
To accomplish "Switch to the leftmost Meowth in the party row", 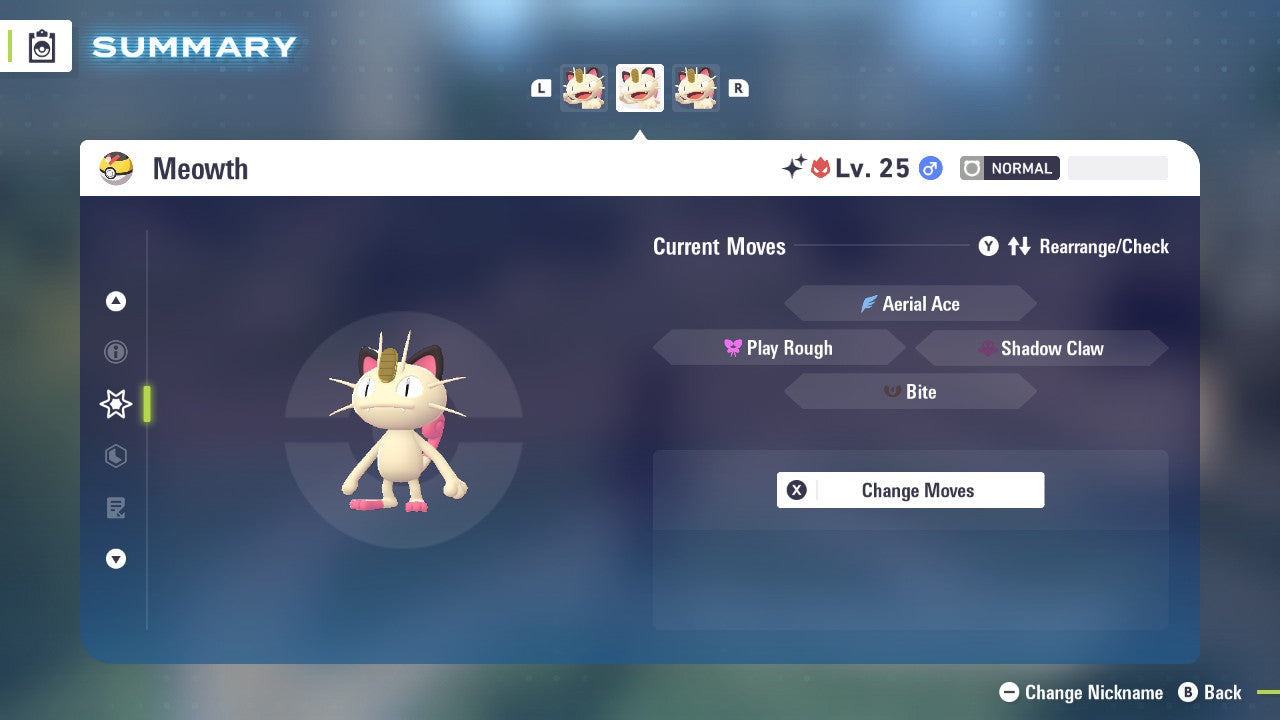I will point(584,88).
